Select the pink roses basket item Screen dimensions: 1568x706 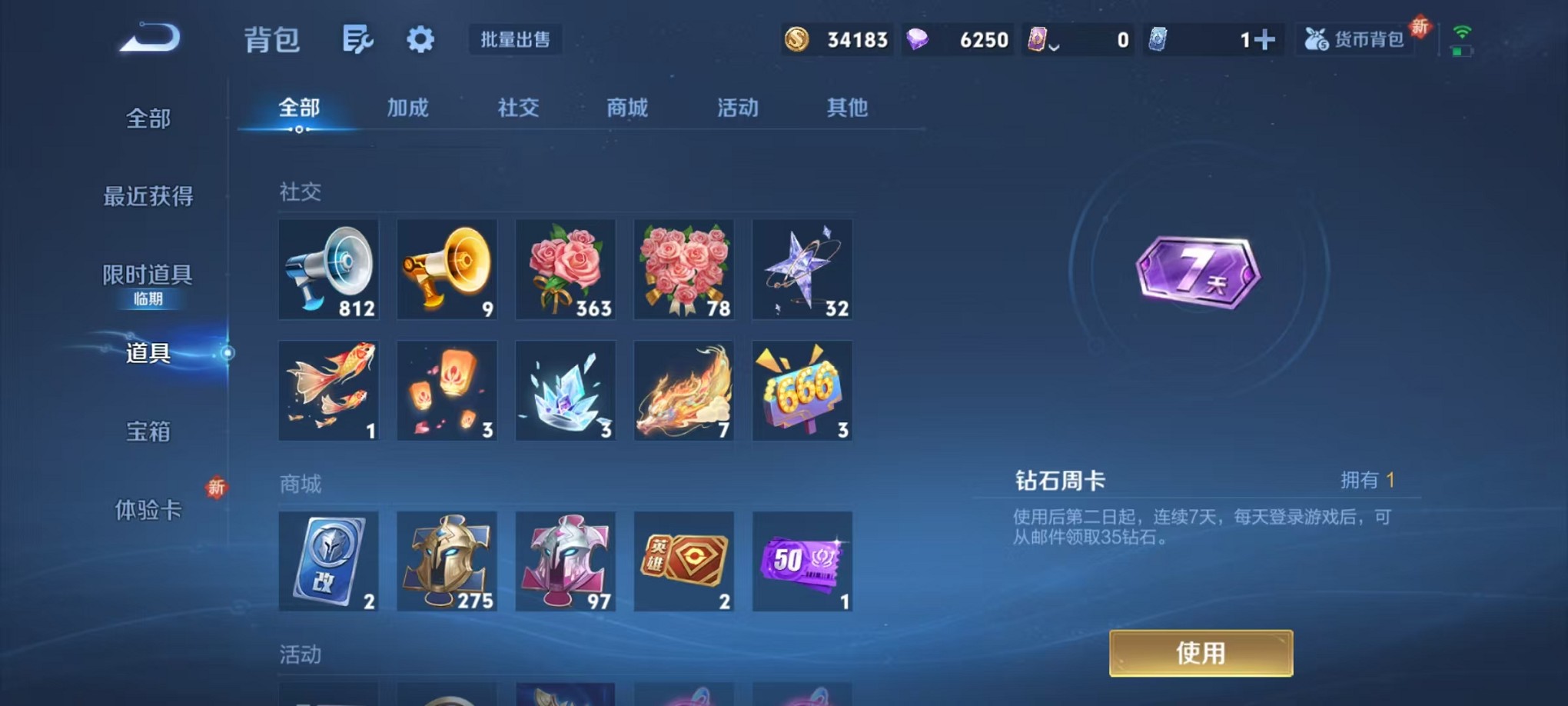(684, 269)
